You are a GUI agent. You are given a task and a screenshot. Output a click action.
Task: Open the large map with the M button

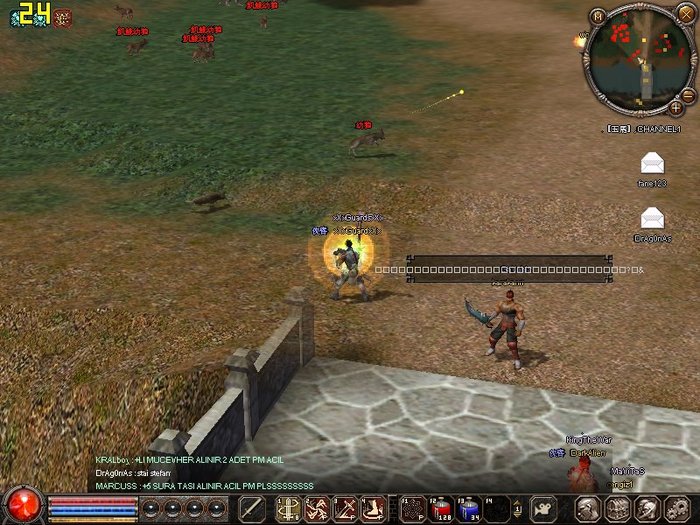pyautogui.click(x=597, y=16)
